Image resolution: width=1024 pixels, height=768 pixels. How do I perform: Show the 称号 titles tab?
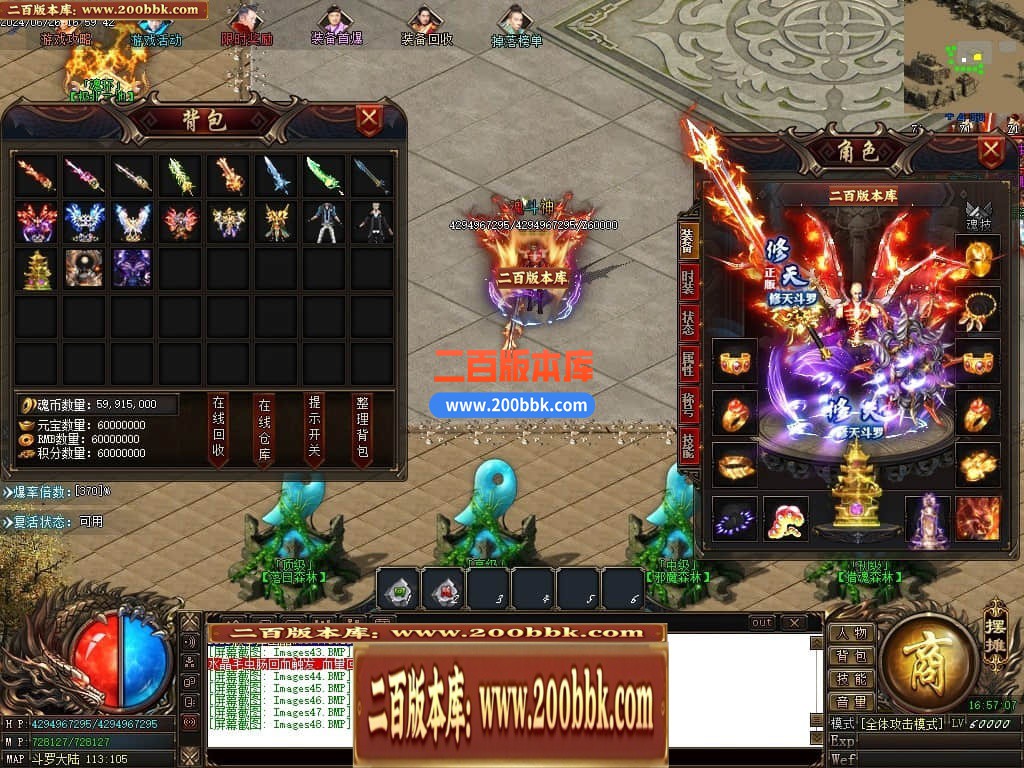tap(688, 404)
